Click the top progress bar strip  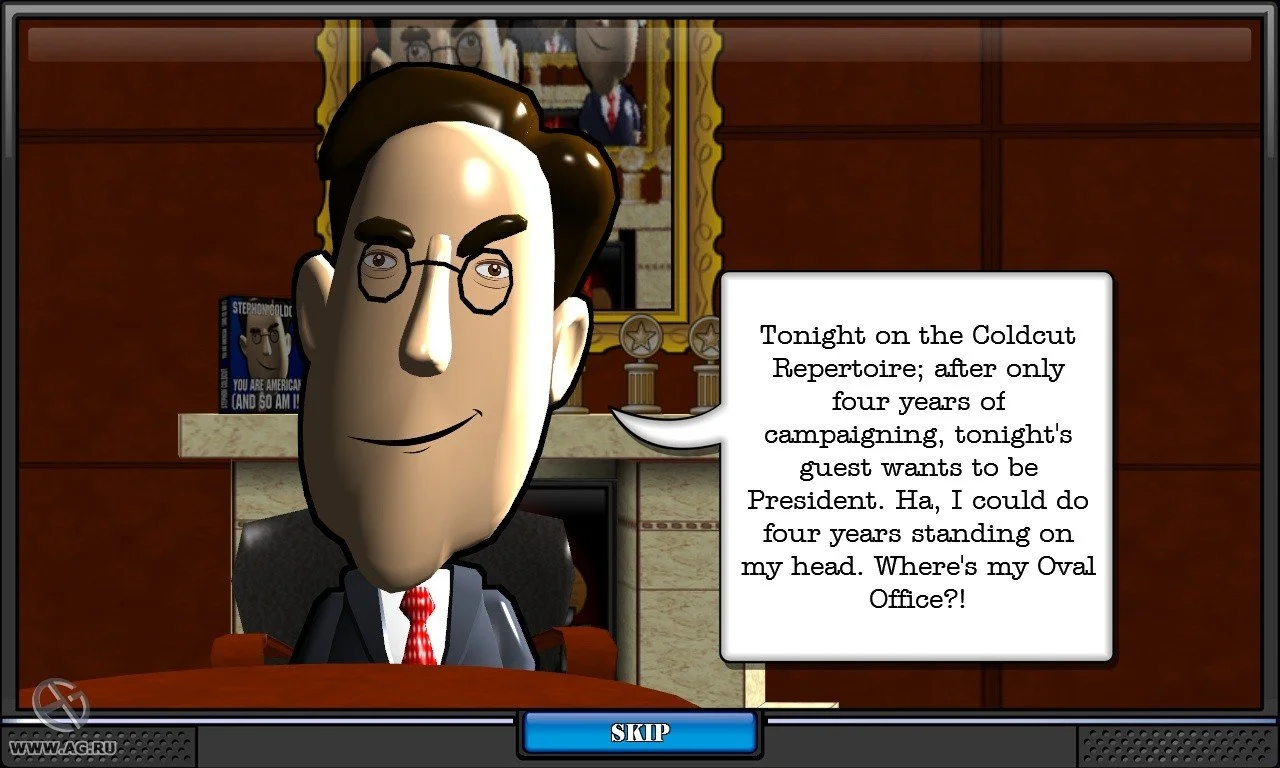click(640, 42)
